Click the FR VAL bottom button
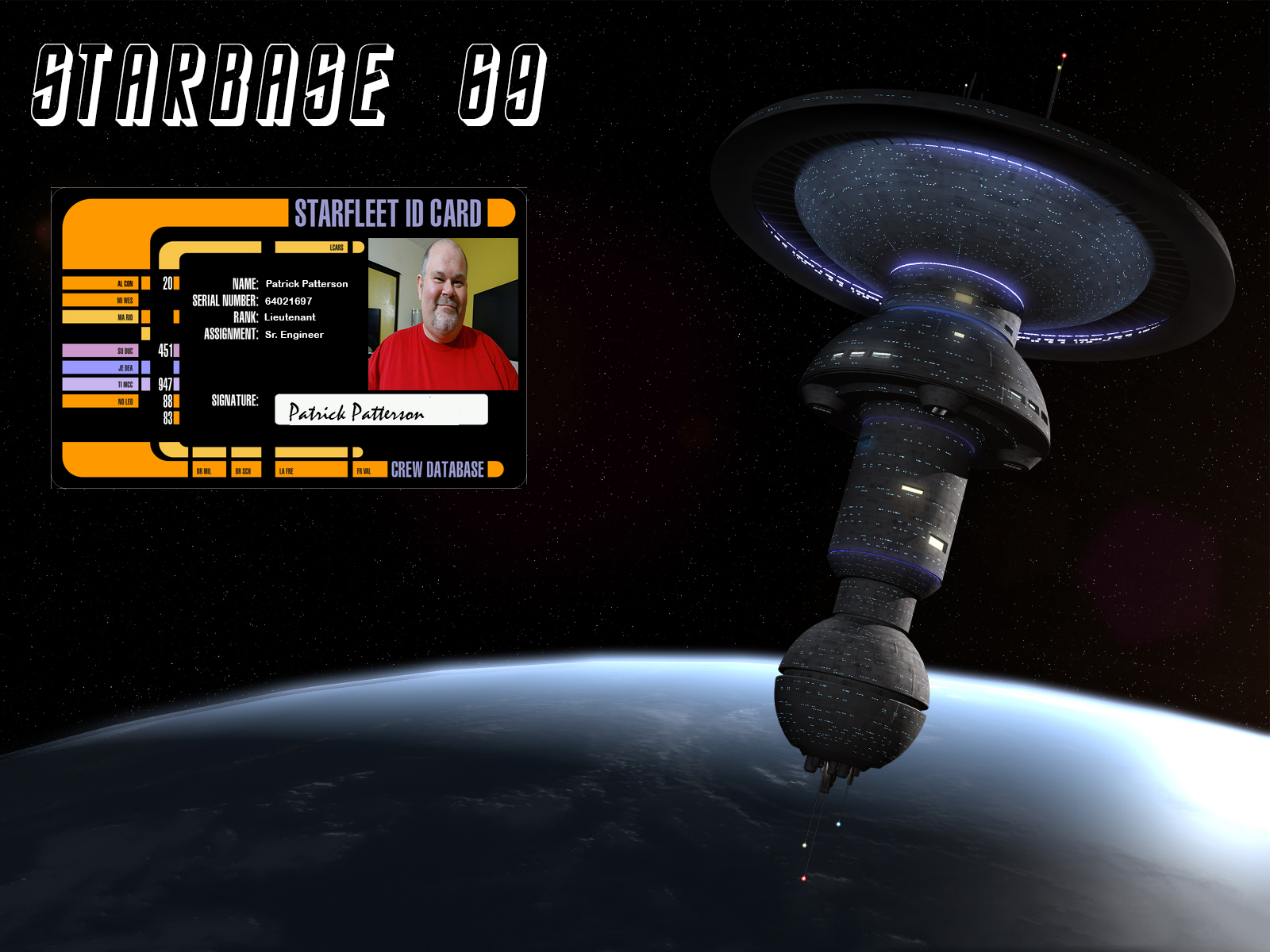1270x952 pixels. pyautogui.click(x=370, y=470)
